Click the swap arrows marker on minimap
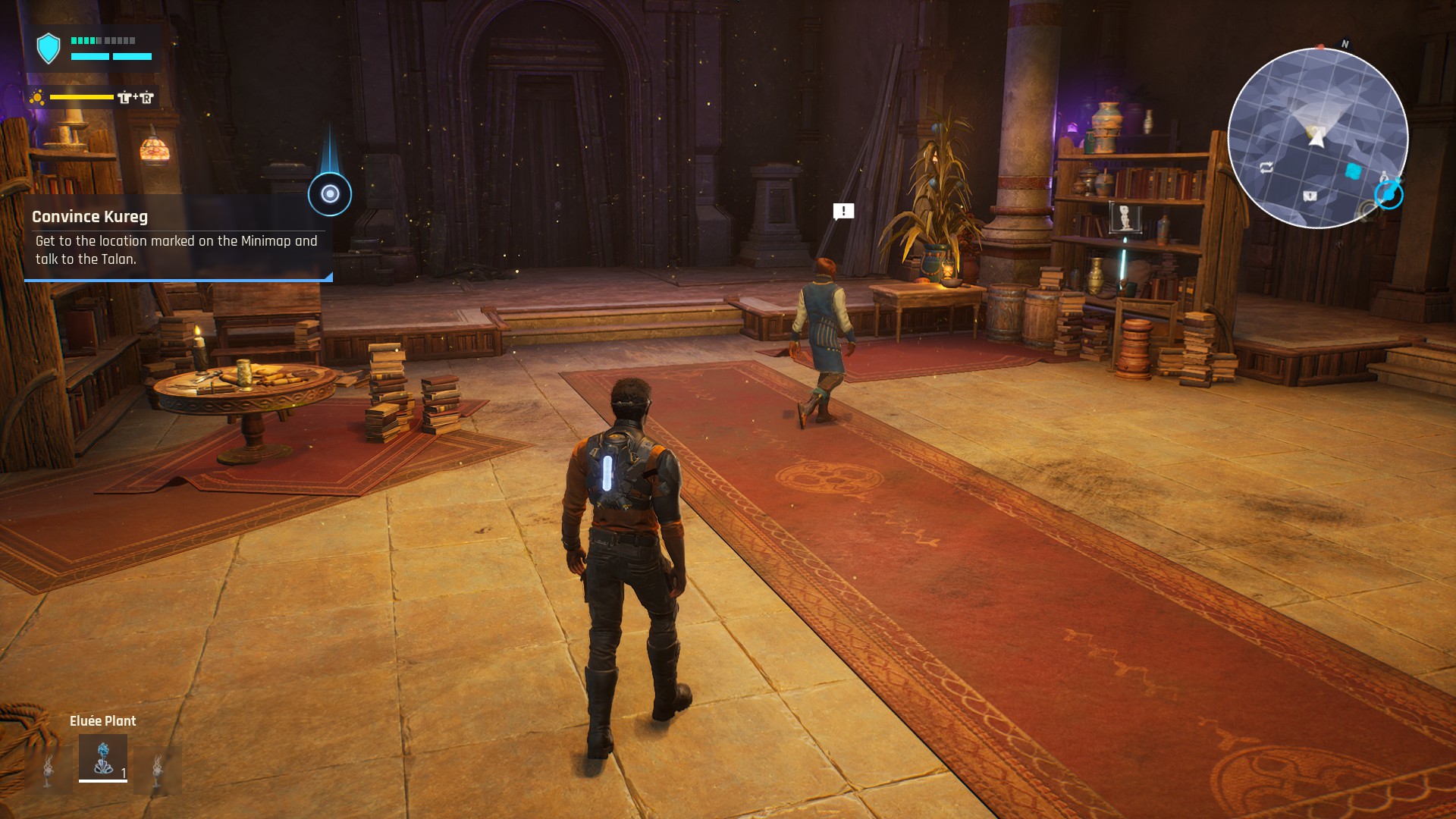The image size is (1456, 819). click(1266, 168)
